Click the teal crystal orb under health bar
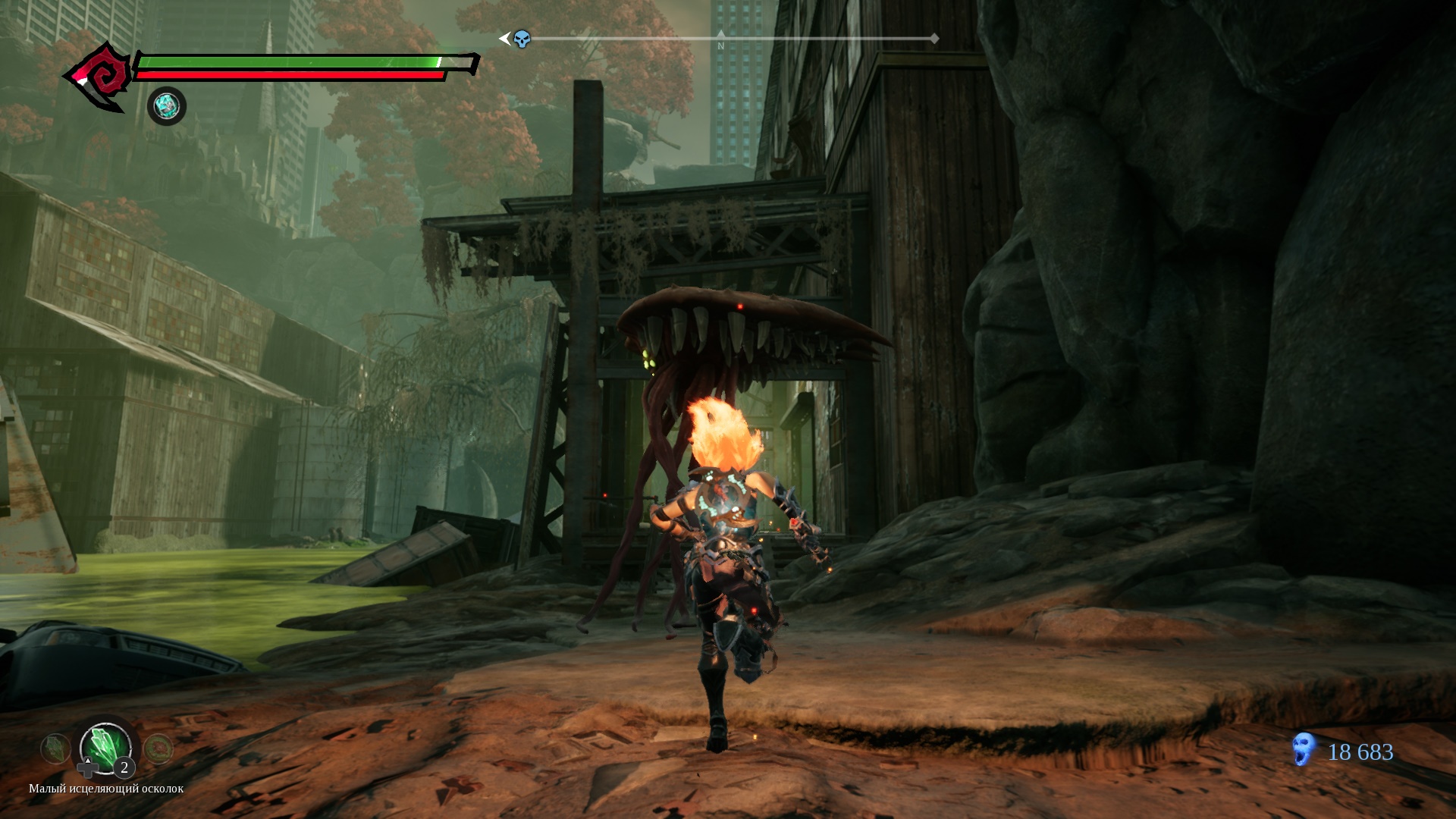This screenshot has height=819, width=1456. (x=167, y=106)
